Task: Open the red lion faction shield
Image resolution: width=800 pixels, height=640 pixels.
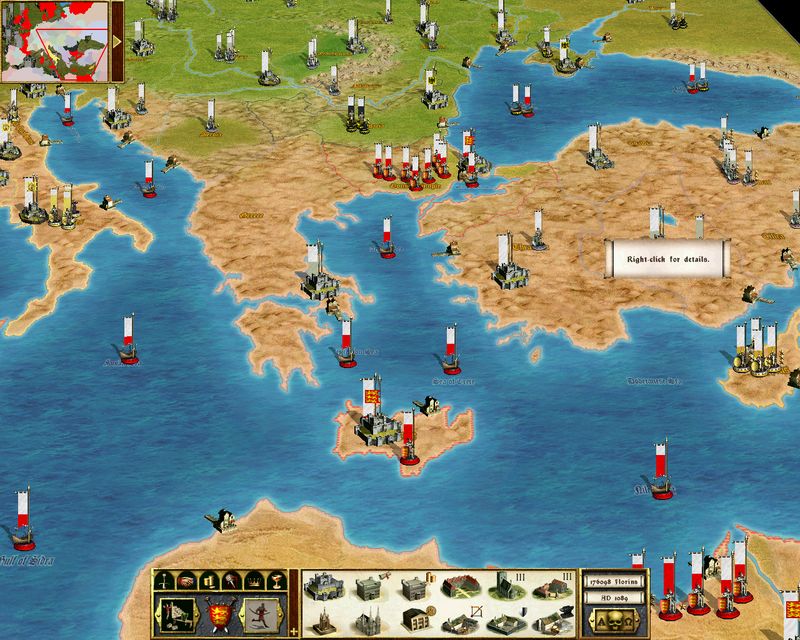Action: click(218, 612)
